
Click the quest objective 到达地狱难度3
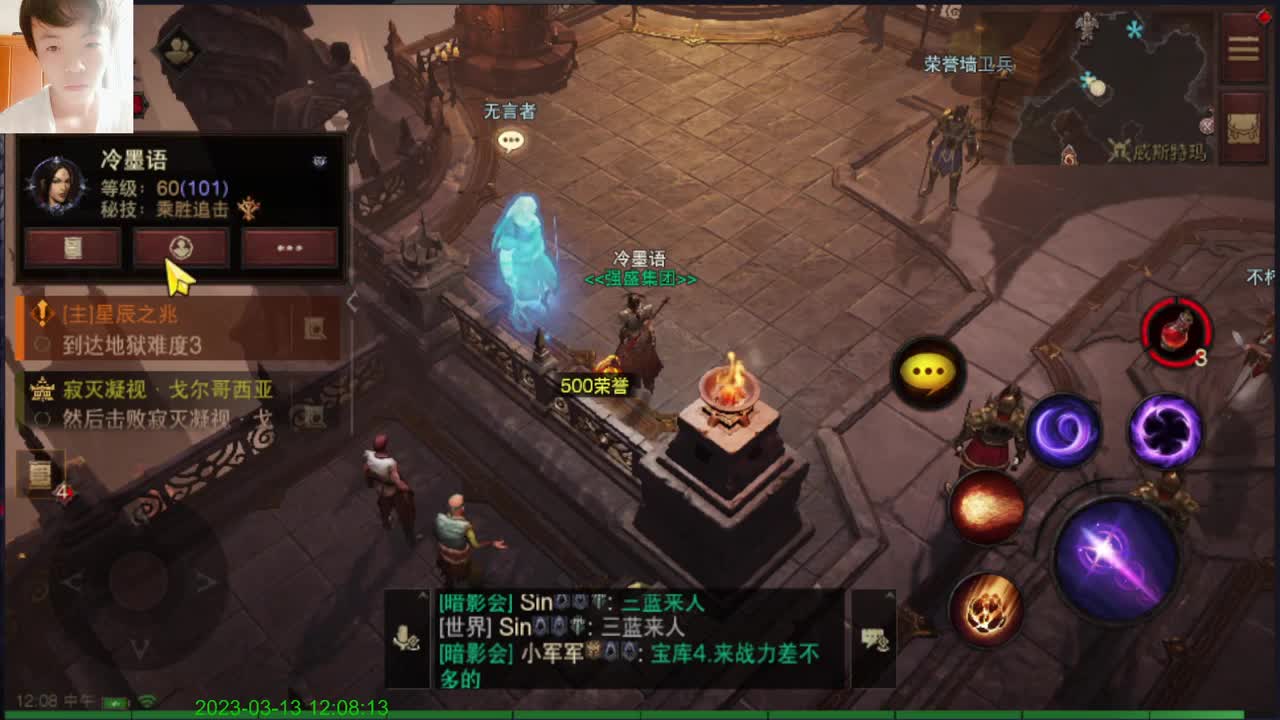click(131, 344)
